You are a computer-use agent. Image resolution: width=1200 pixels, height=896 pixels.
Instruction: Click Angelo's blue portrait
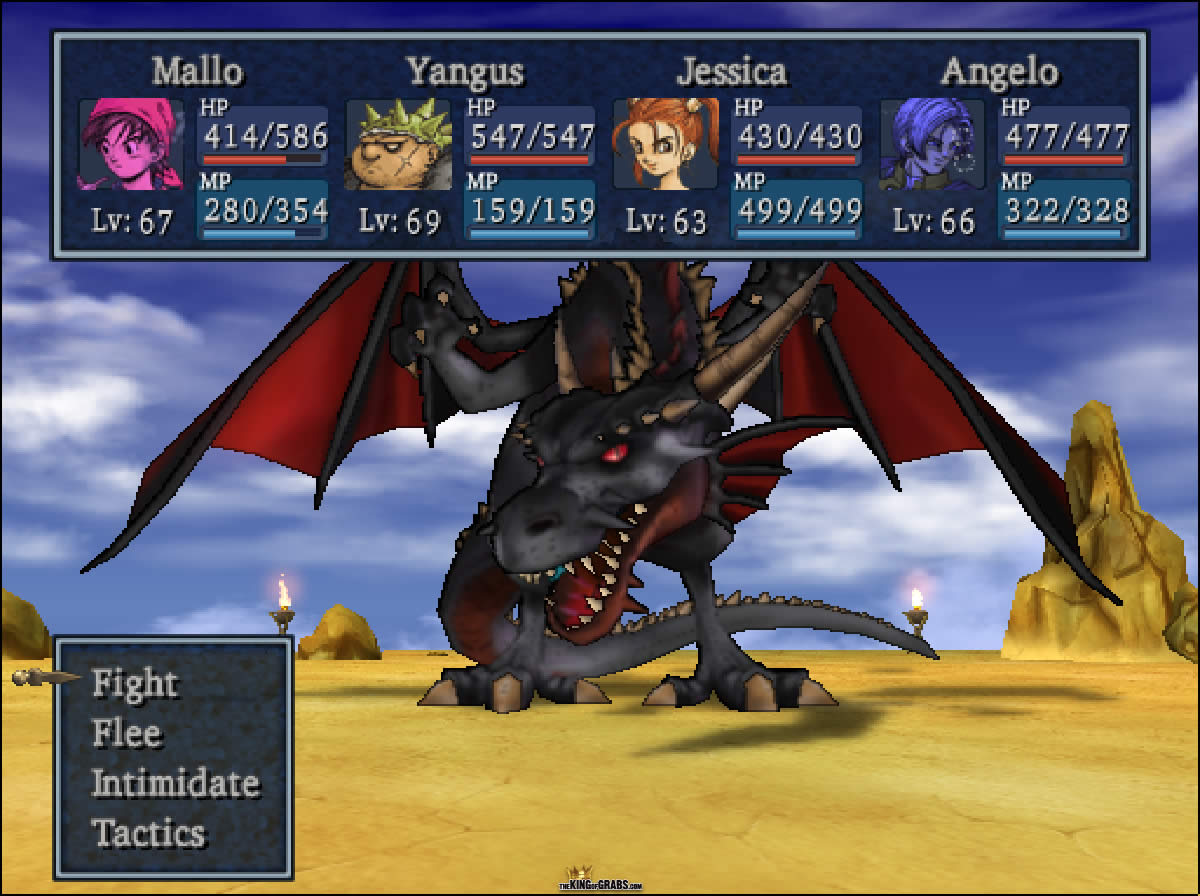pyautogui.click(x=932, y=144)
